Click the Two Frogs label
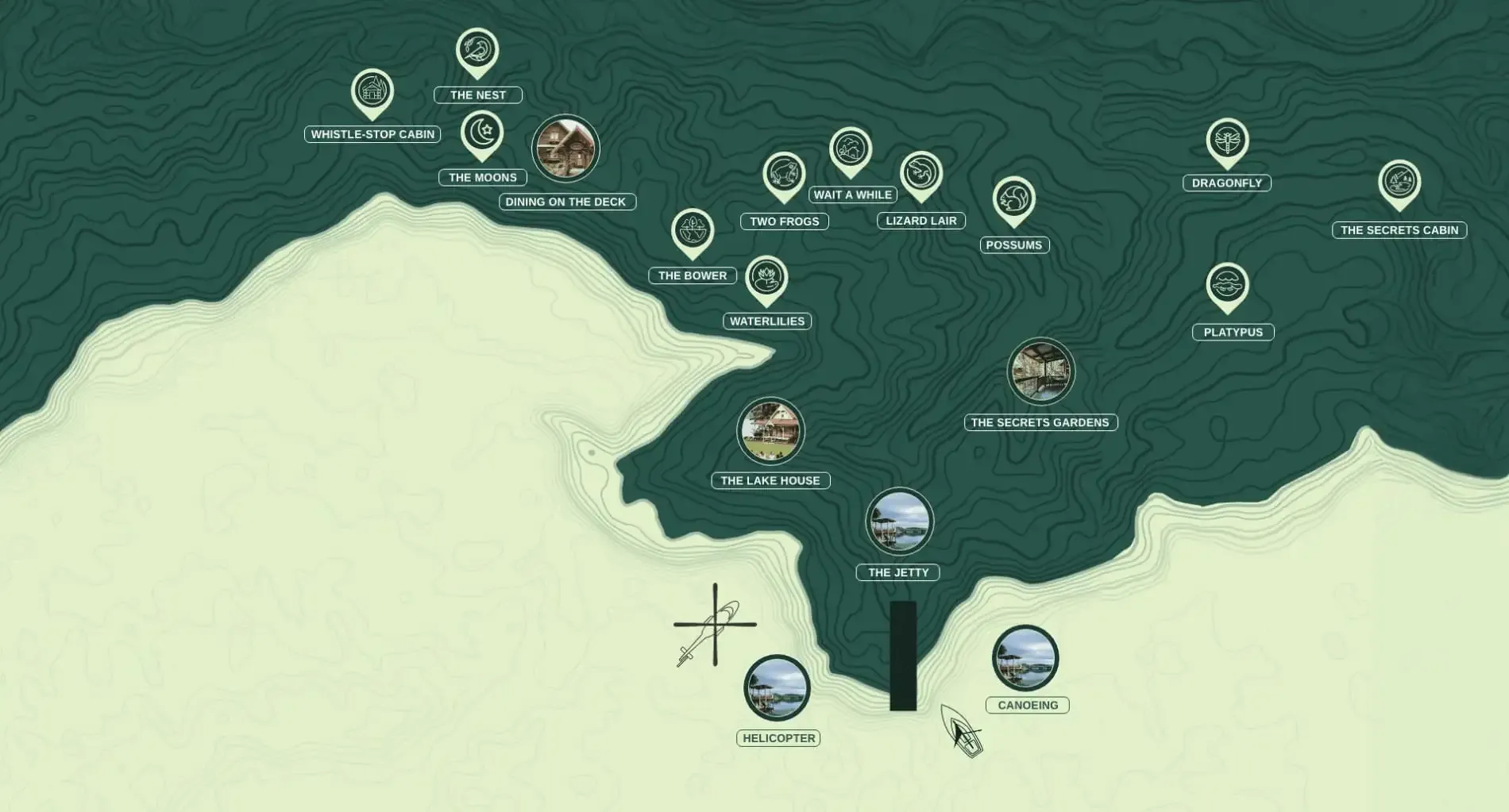This screenshot has width=1509, height=812. pyautogui.click(x=783, y=221)
